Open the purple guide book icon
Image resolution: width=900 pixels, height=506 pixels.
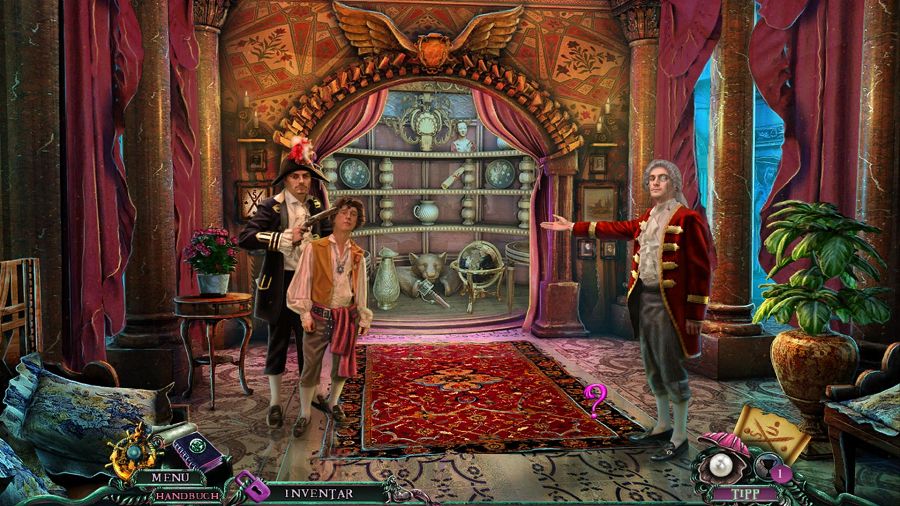point(196,448)
